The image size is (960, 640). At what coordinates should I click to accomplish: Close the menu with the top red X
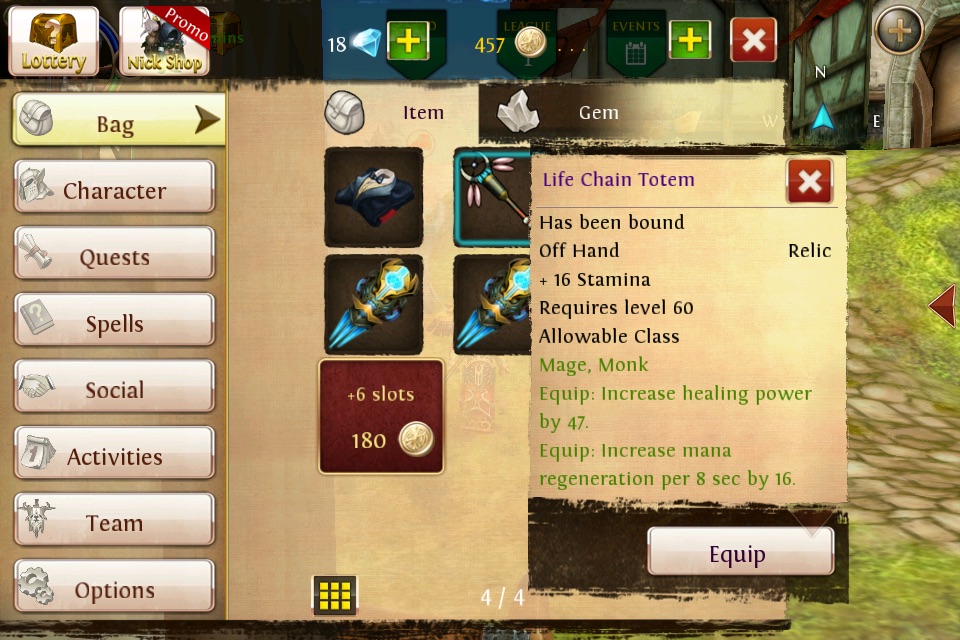click(x=754, y=41)
